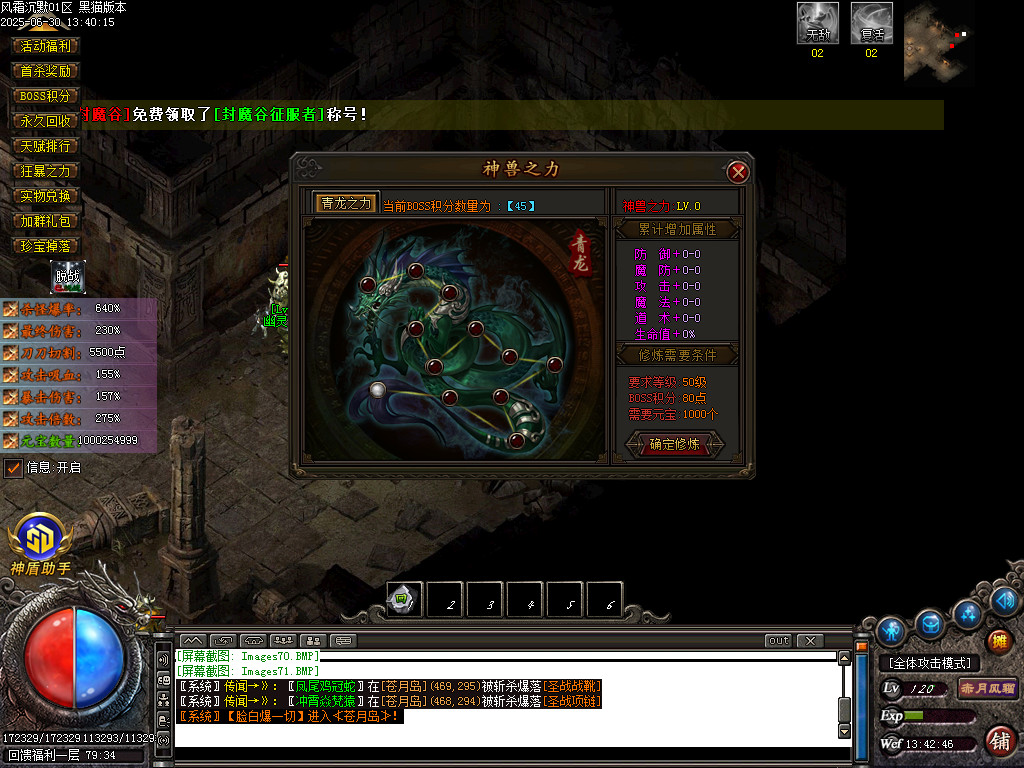1024x768 pixels.
Task: Open the 活动福利 menu
Action: [x=47, y=46]
